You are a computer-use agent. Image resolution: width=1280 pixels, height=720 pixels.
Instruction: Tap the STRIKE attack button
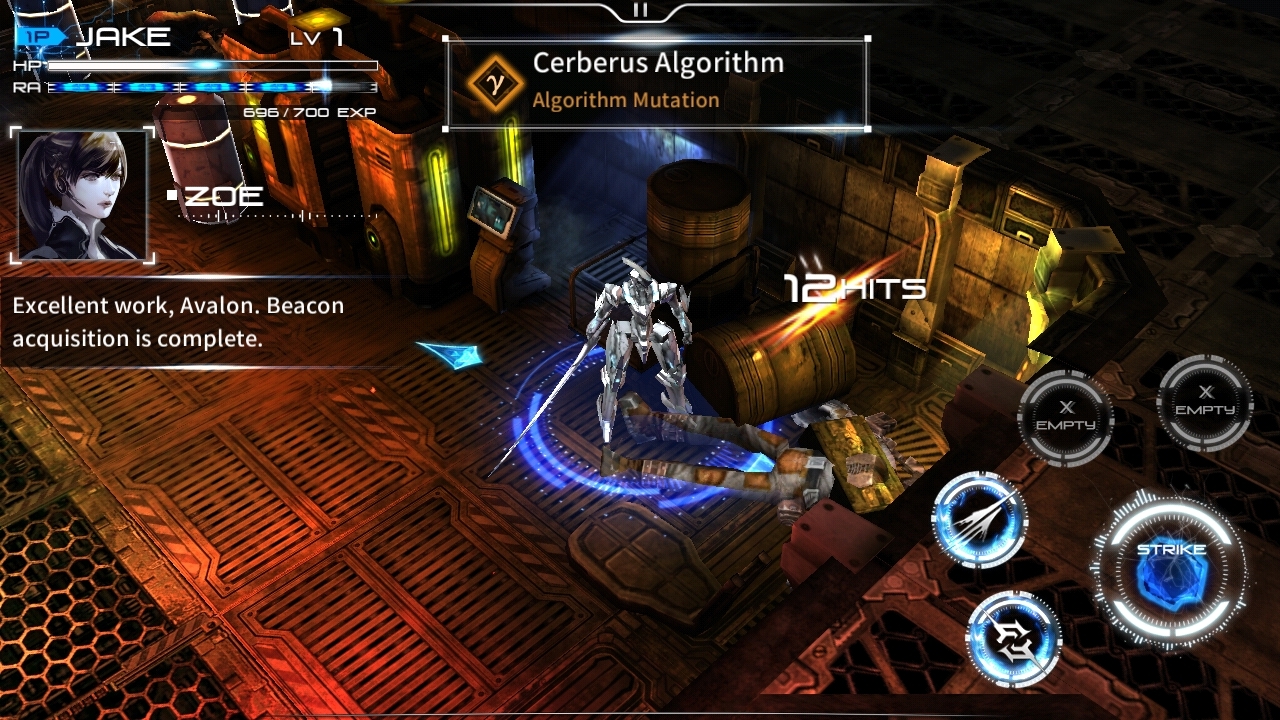point(1171,572)
